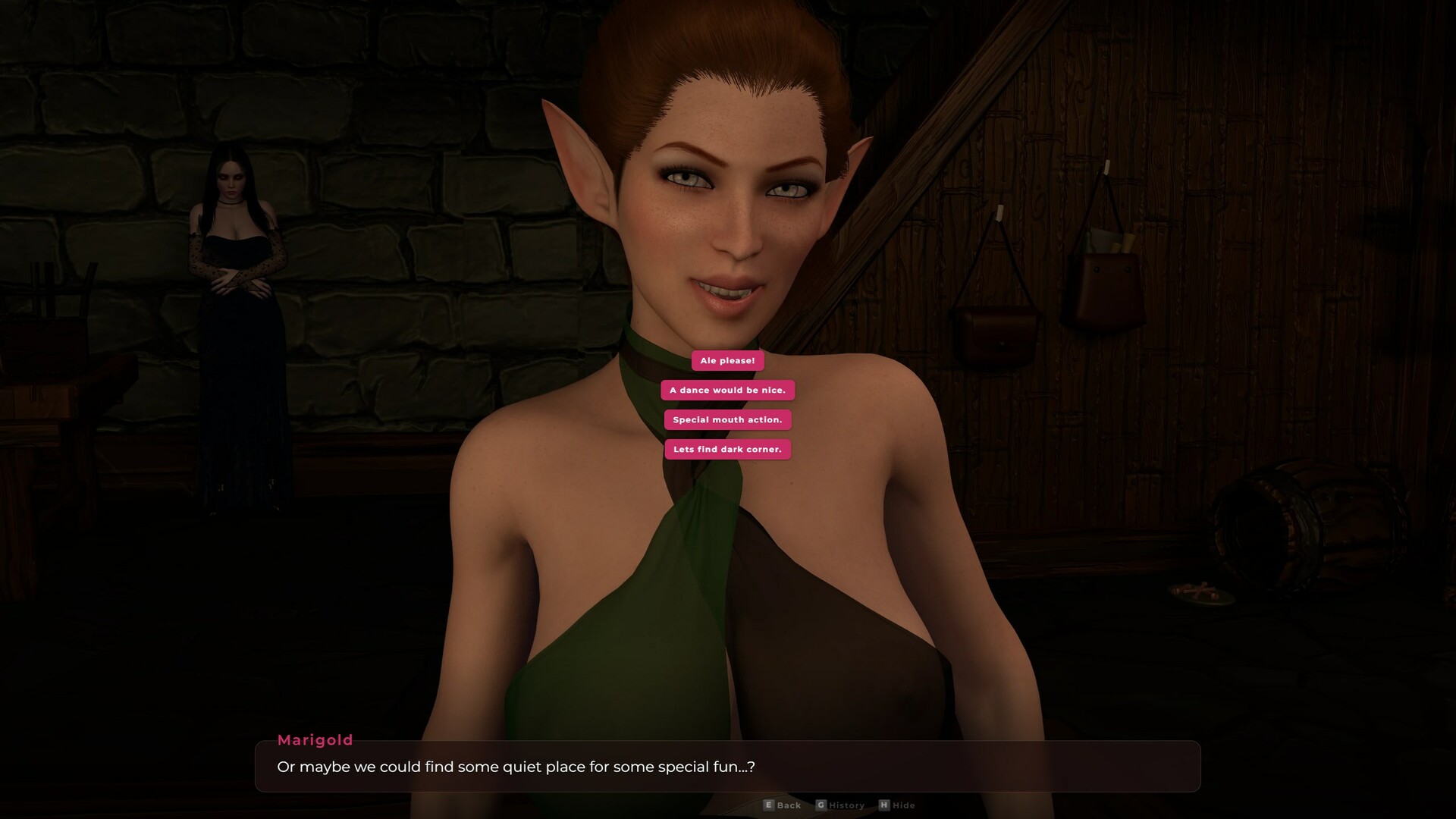Viewport: 1456px width, 819px height.
Task: Choose the 'Ale please!' dialogue option
Action: [727, 361]
